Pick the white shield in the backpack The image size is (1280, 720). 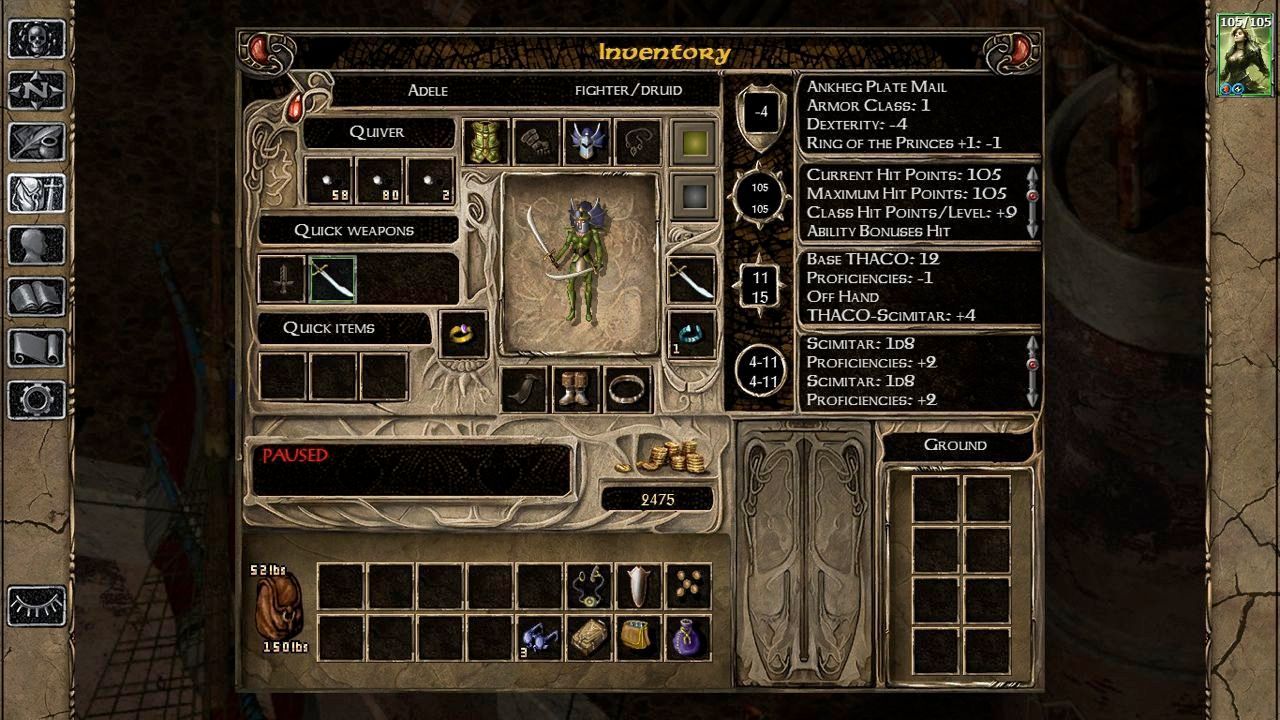[638, 586]
